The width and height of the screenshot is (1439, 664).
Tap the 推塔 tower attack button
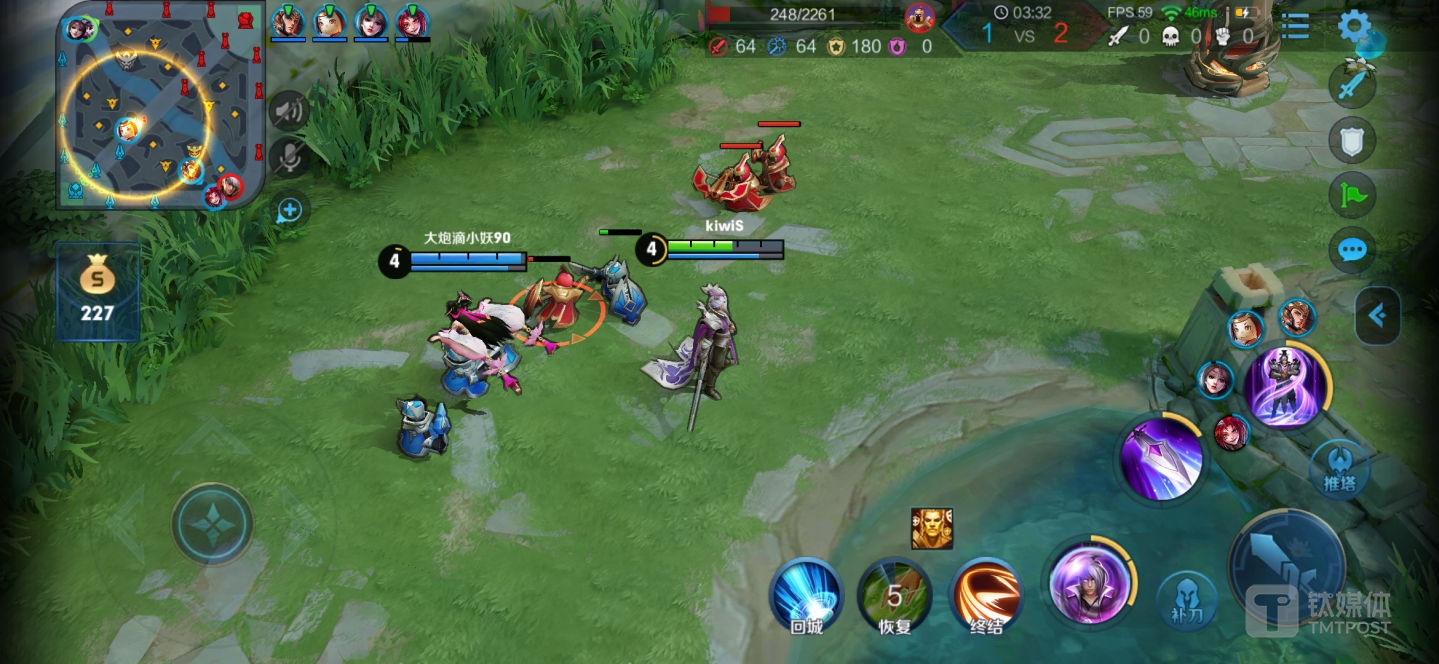[1339, 469]
